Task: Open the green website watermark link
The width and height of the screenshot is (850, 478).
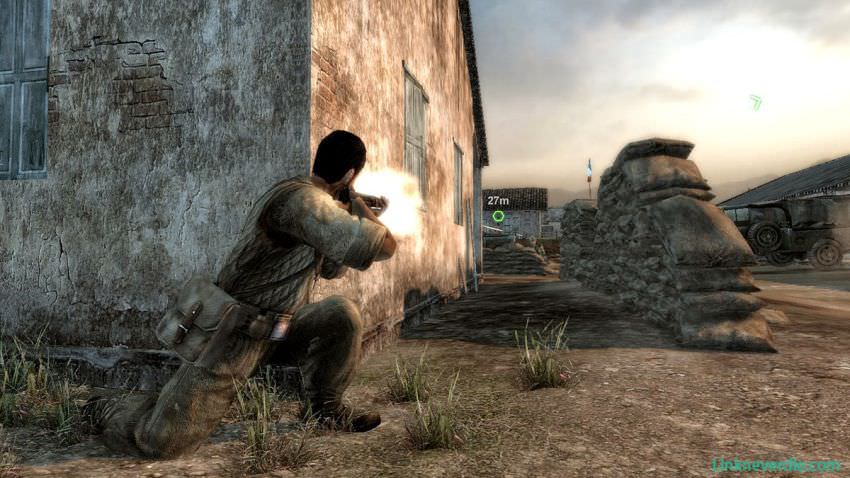Action: (x=775, y=465)
